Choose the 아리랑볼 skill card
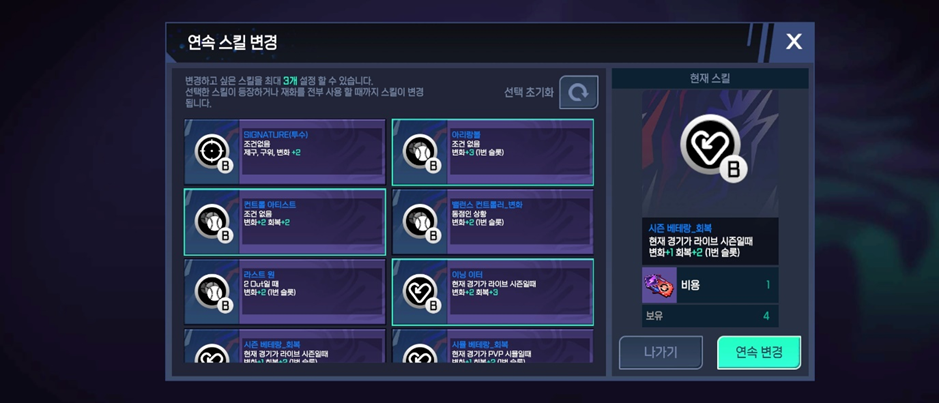The image size is (939, 403). tap(493, 152)
